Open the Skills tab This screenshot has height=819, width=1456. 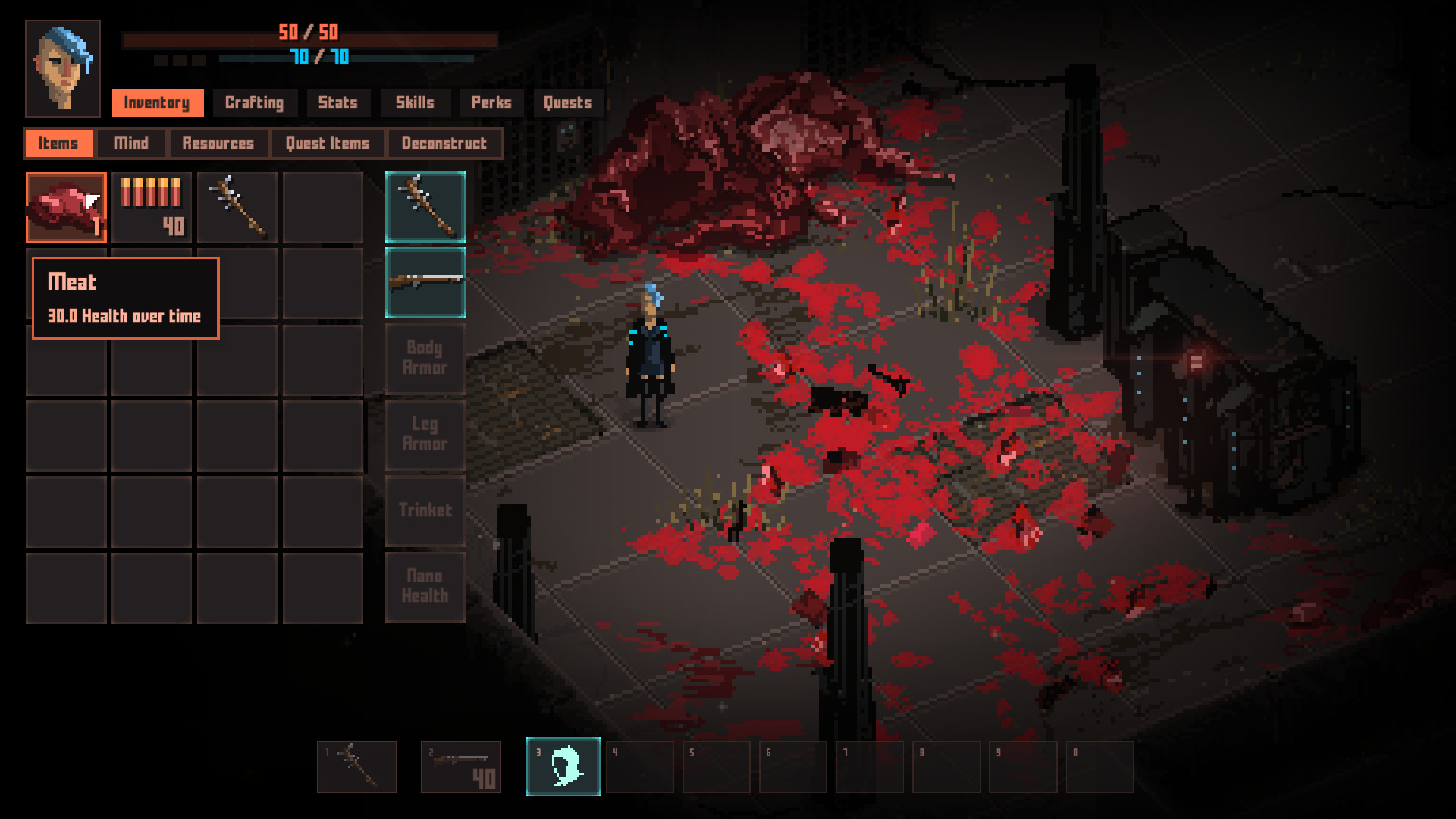[x=415, y=103]
